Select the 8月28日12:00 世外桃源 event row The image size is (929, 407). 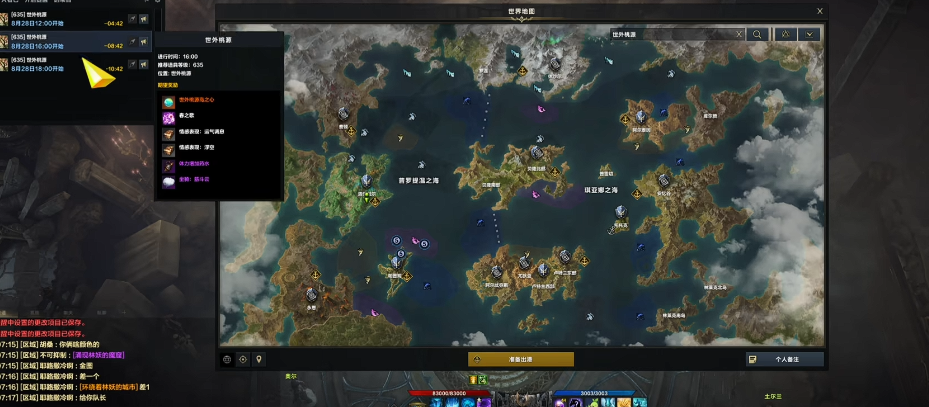(x=60, y=19)
